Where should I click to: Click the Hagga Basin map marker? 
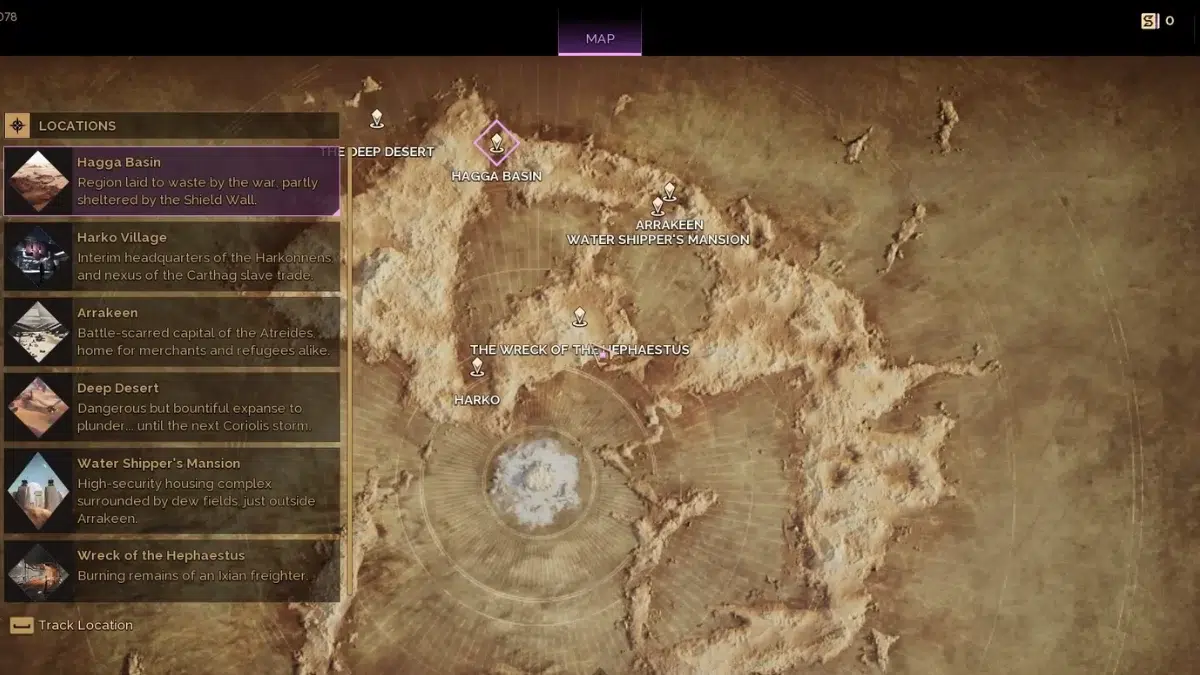pyautogui.click(x=496, y=142)
